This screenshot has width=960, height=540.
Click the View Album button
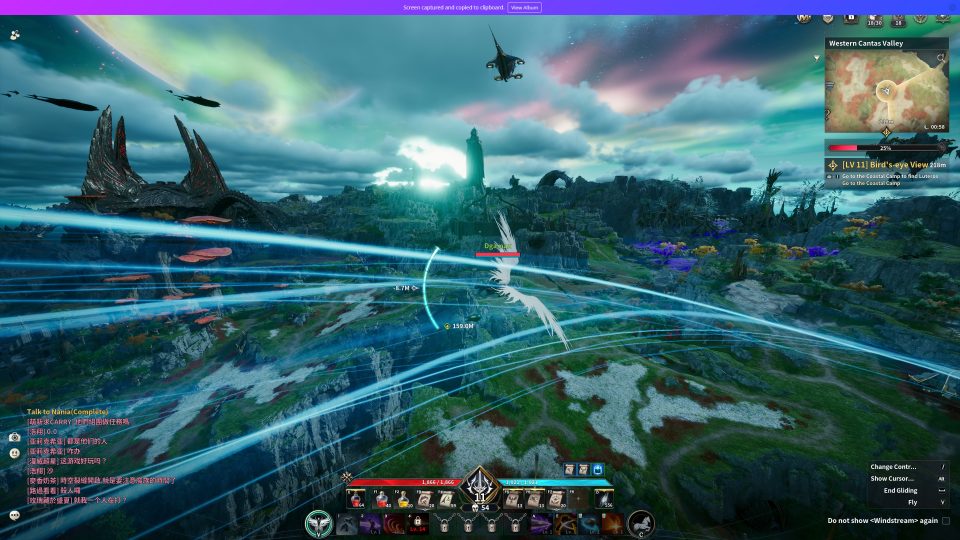(524, 7)
